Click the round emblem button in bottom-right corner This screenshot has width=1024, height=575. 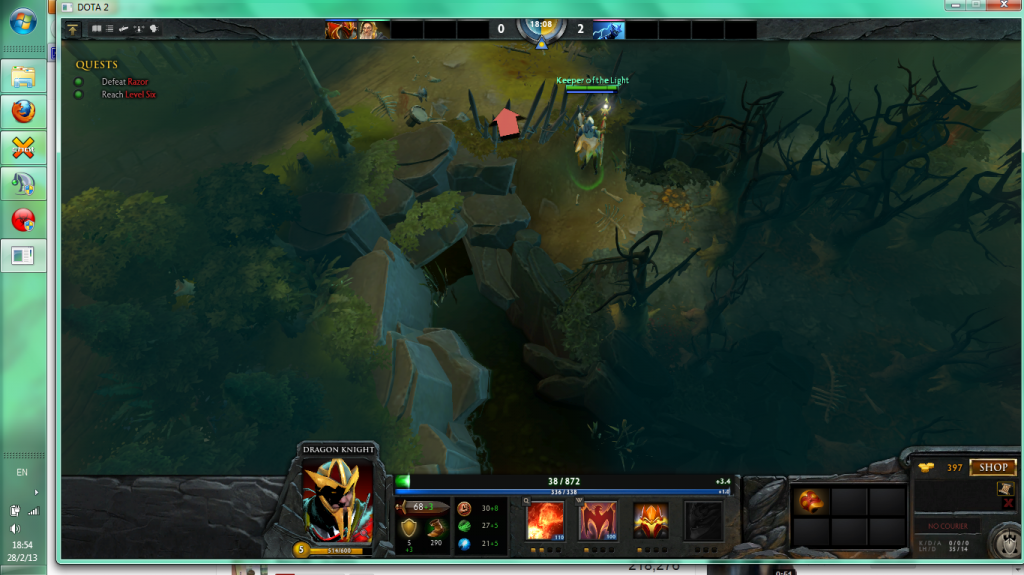(x=1003, y=541)
